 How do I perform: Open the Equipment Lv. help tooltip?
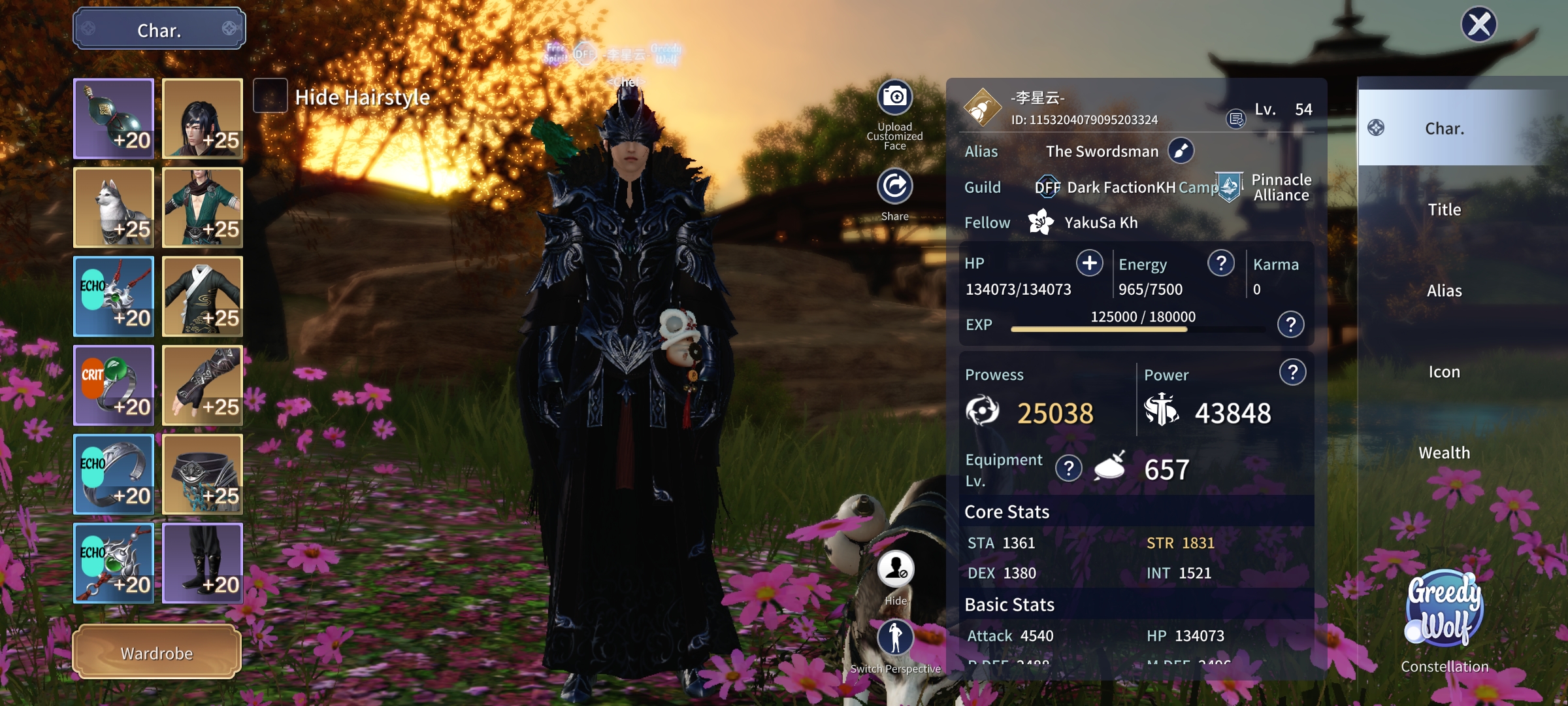coord(1069,467)
